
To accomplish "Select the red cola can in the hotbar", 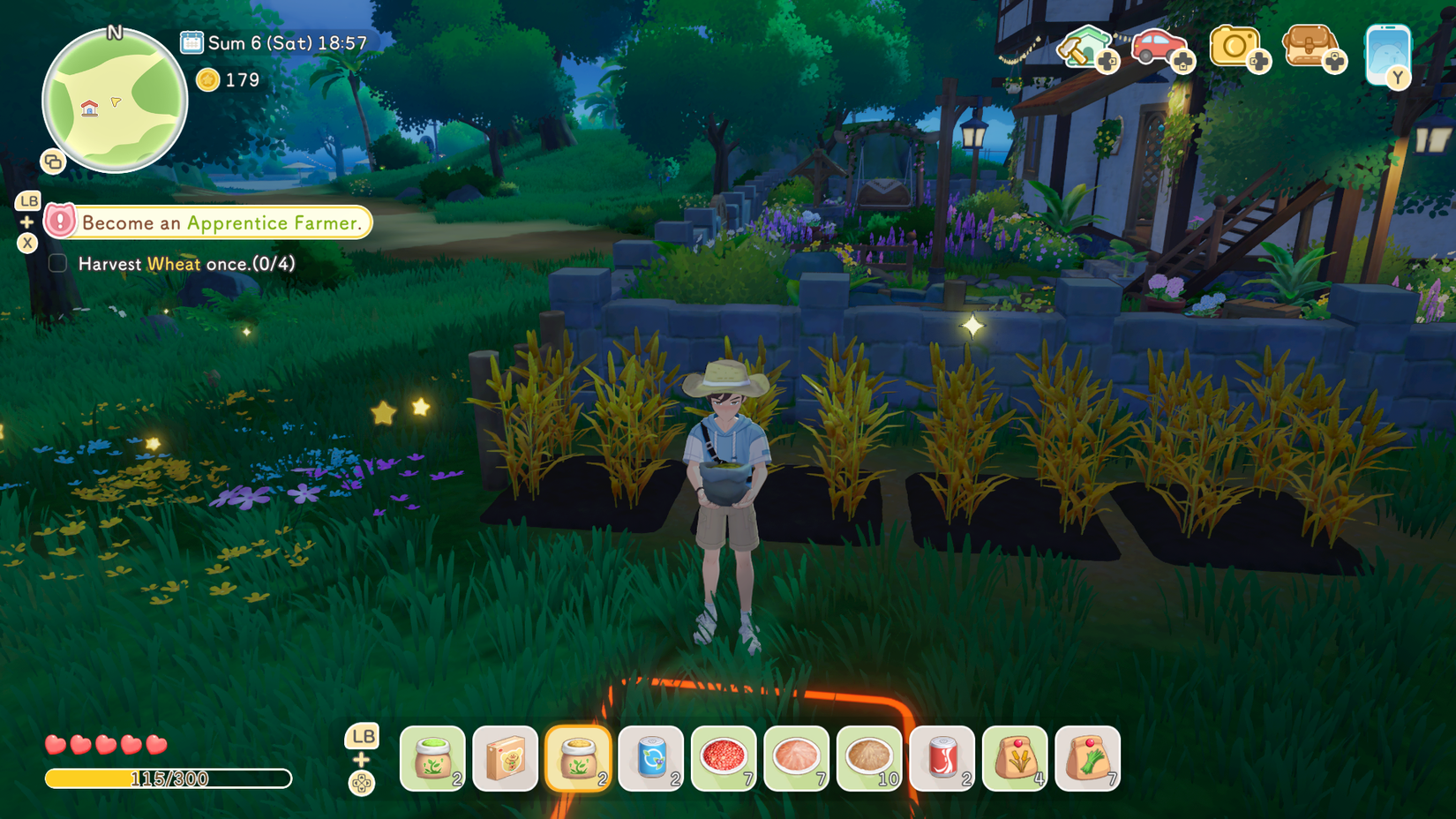I will tap(942, 759).
